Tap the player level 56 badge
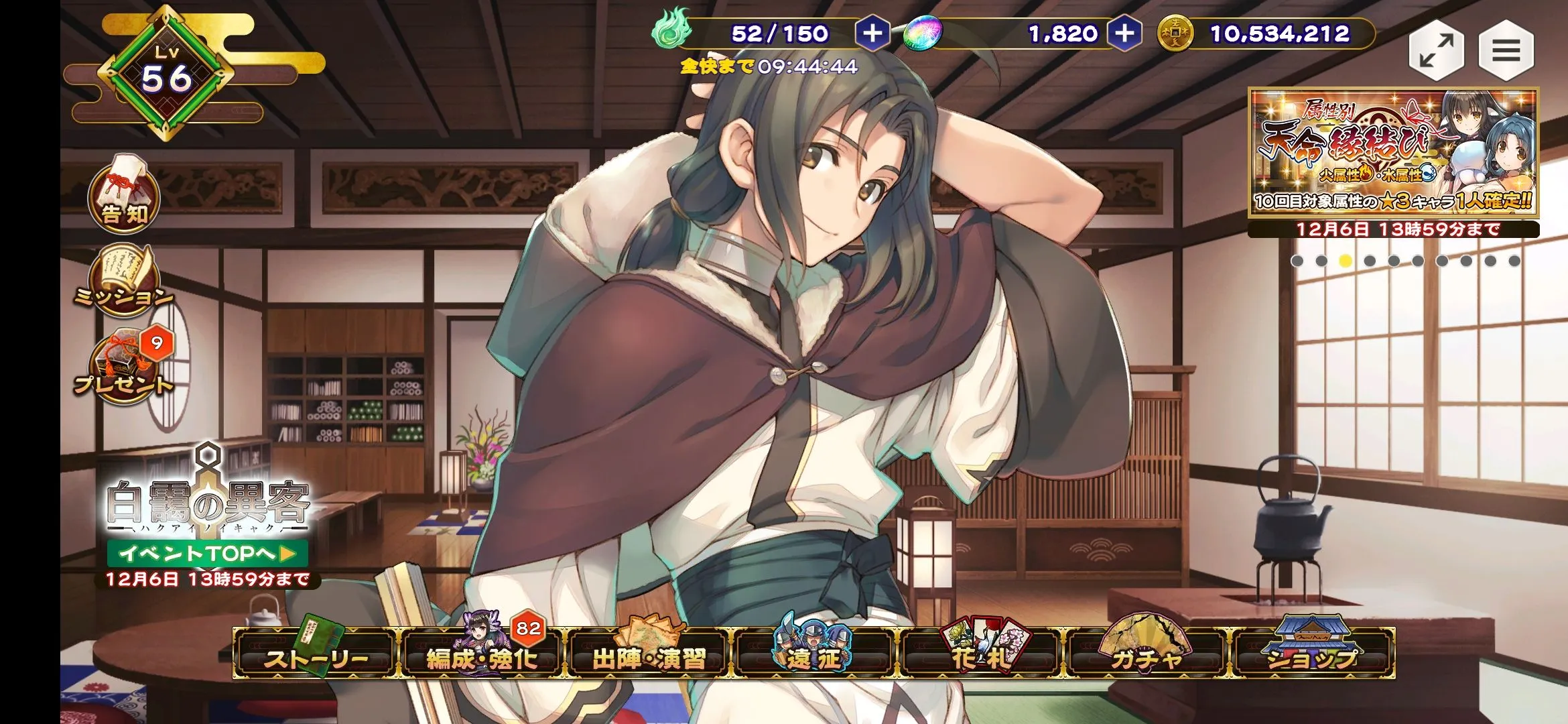 click(167, 75)
